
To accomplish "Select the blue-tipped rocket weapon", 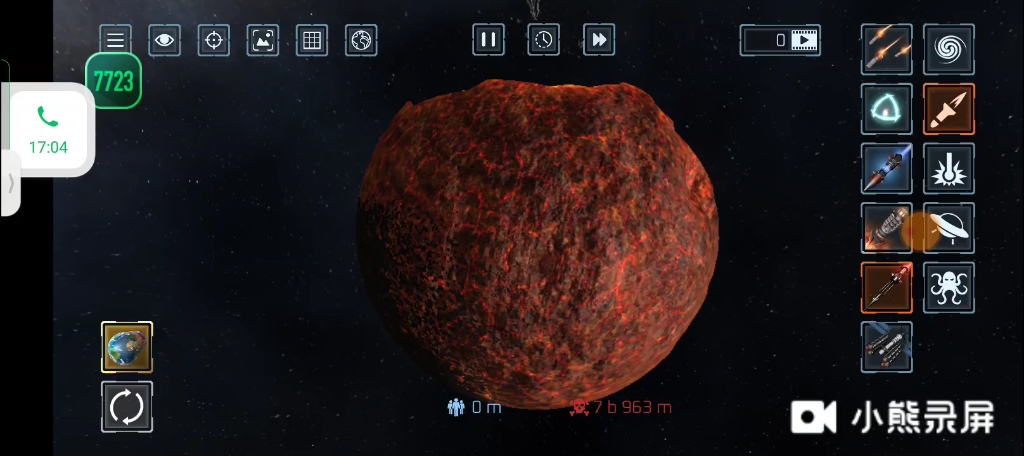I will click(x=887, y=168).
